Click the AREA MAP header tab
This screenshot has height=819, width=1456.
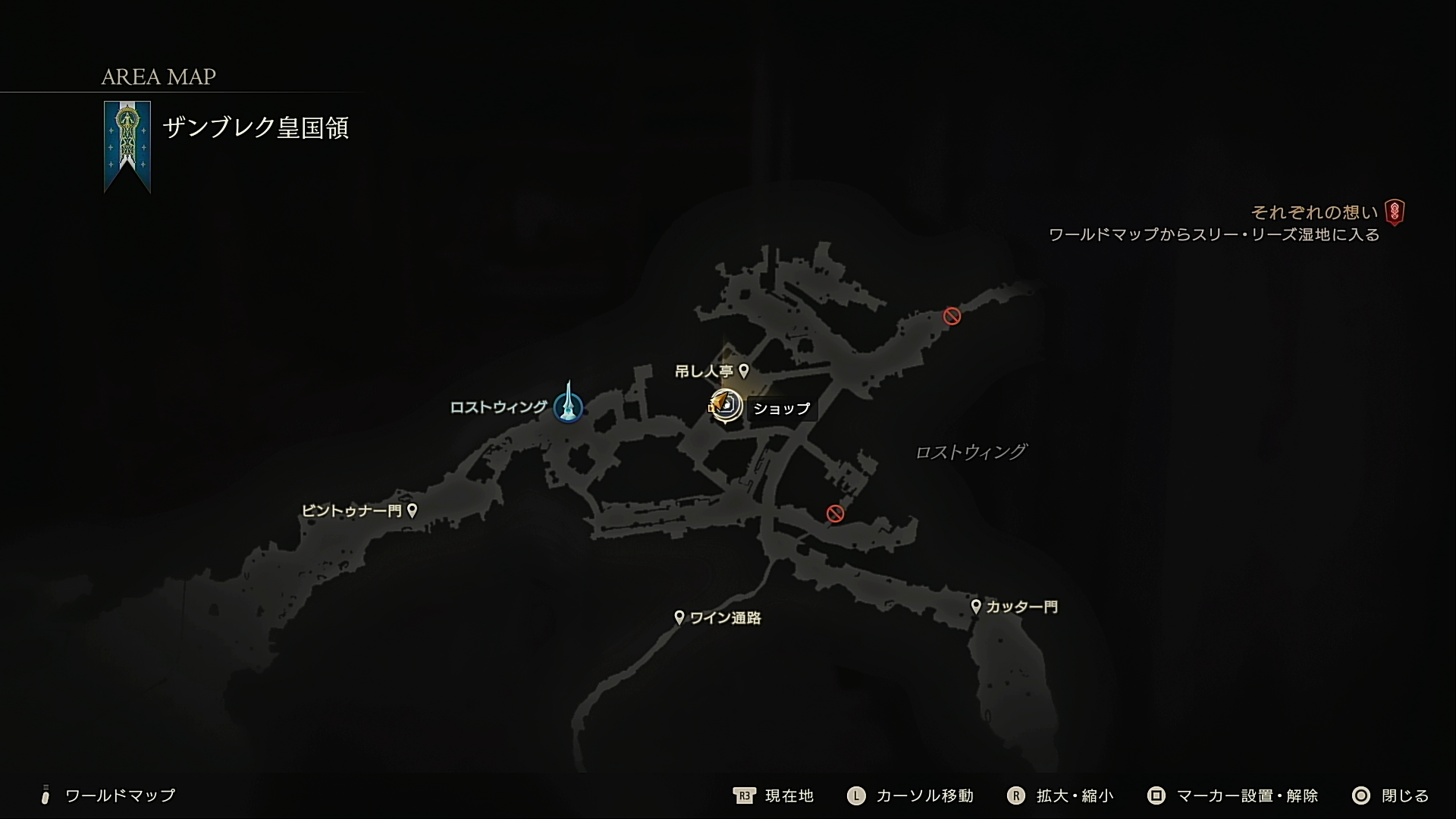click(158, 76)
